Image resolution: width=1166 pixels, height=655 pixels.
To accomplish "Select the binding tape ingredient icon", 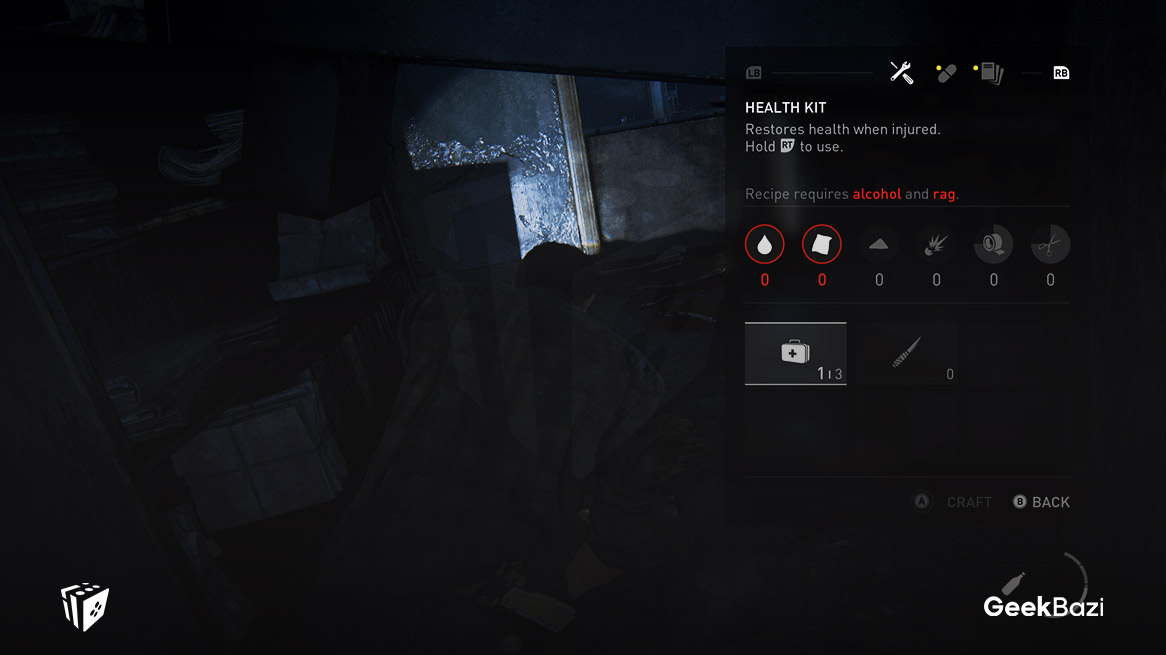I will 993,245.
